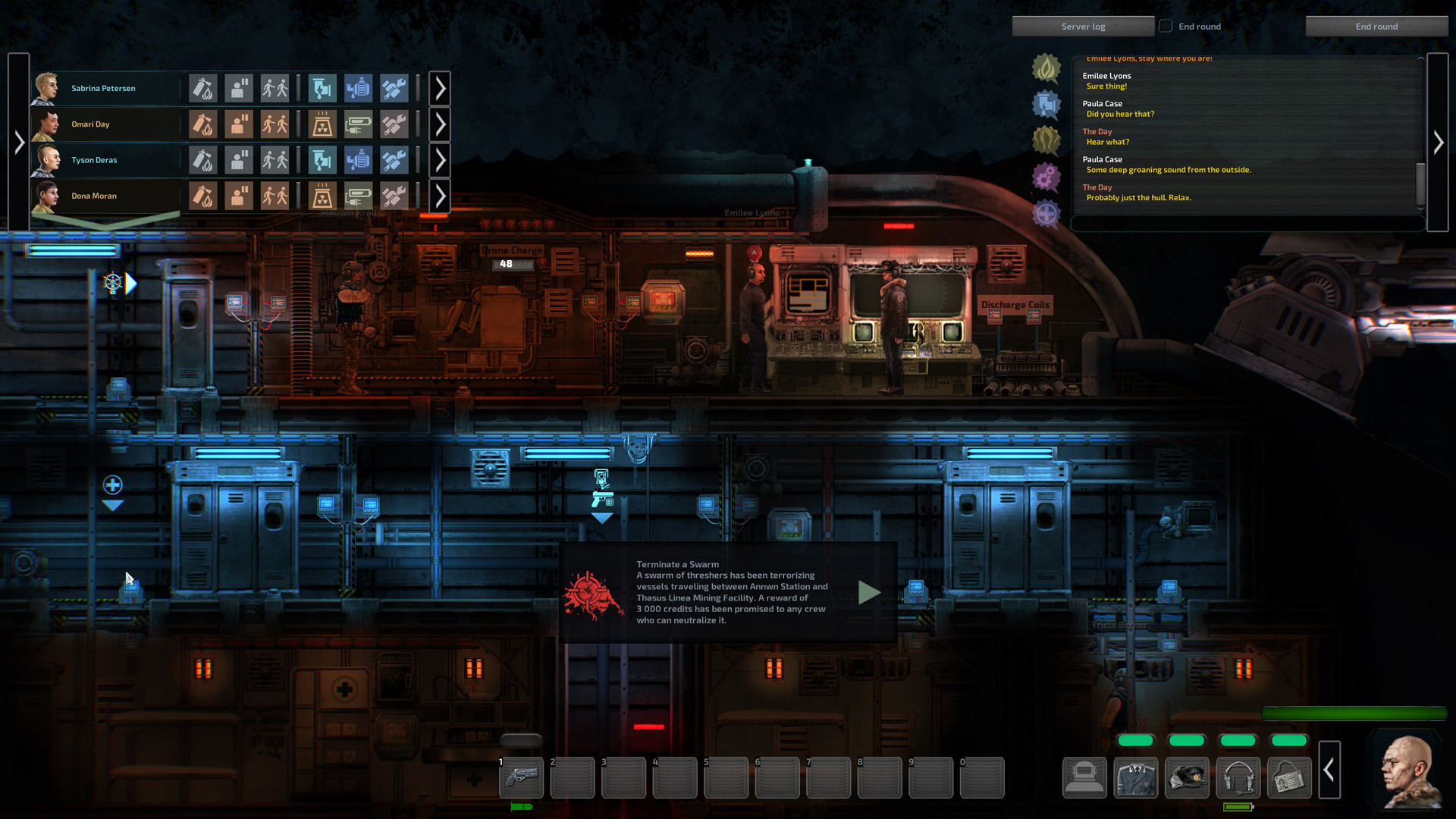This screenshot has height=819, width=1456.
Task: Toggle the monster report notification icon
Action: tap(1046, 138)
